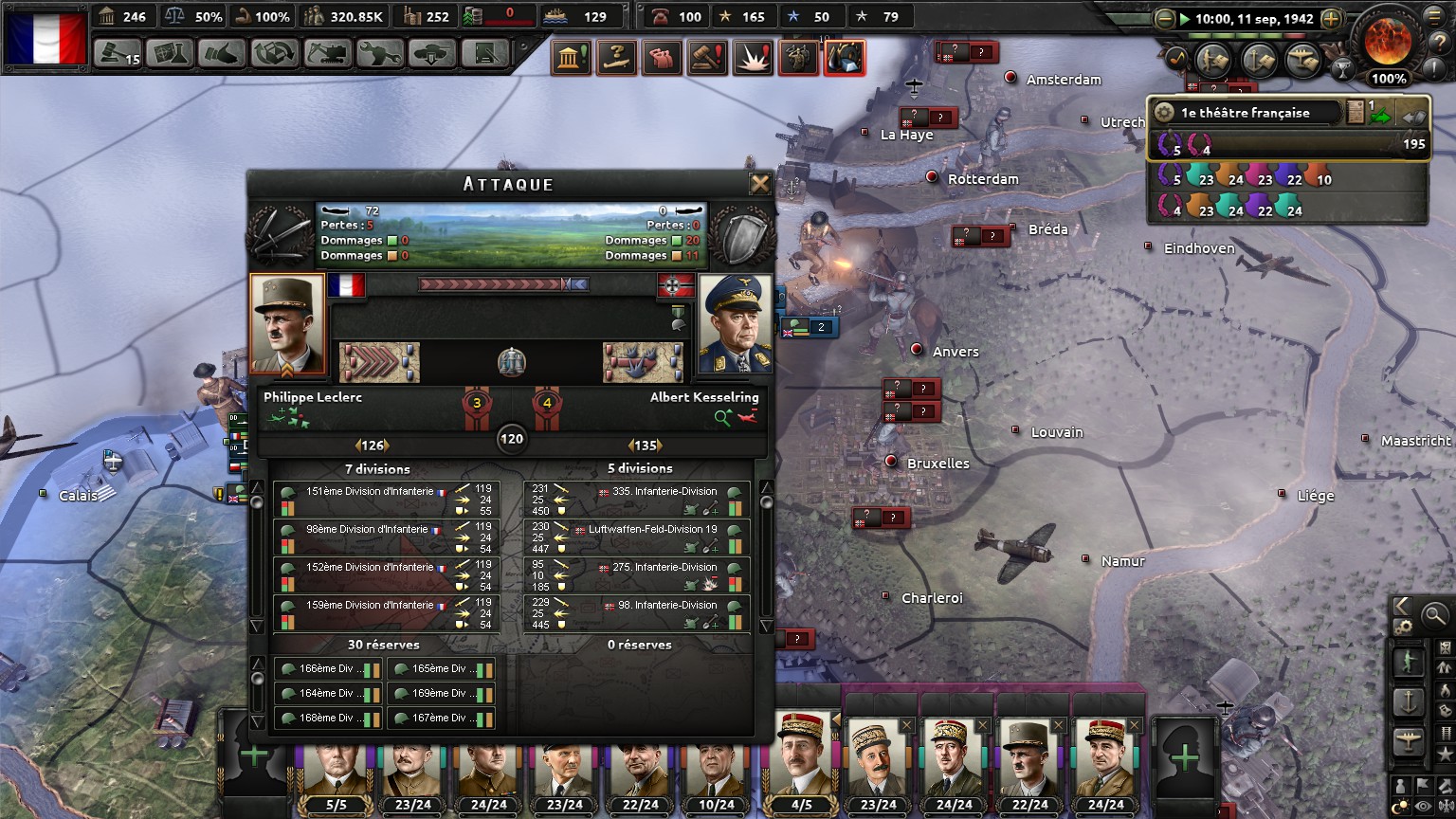The image size is (1456, 819).
Task: Click reserve division 169ème Div
Action: [441, 694]
